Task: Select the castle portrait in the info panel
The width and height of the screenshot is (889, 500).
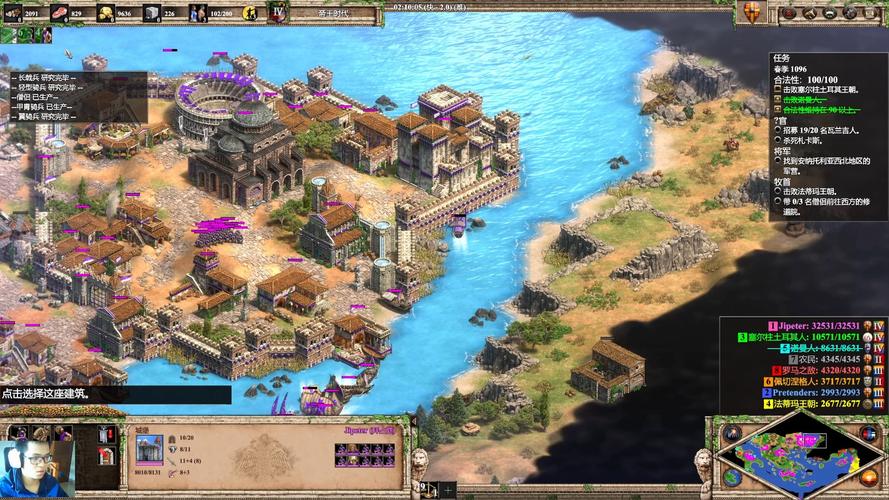Action: (x=149, y=449)
